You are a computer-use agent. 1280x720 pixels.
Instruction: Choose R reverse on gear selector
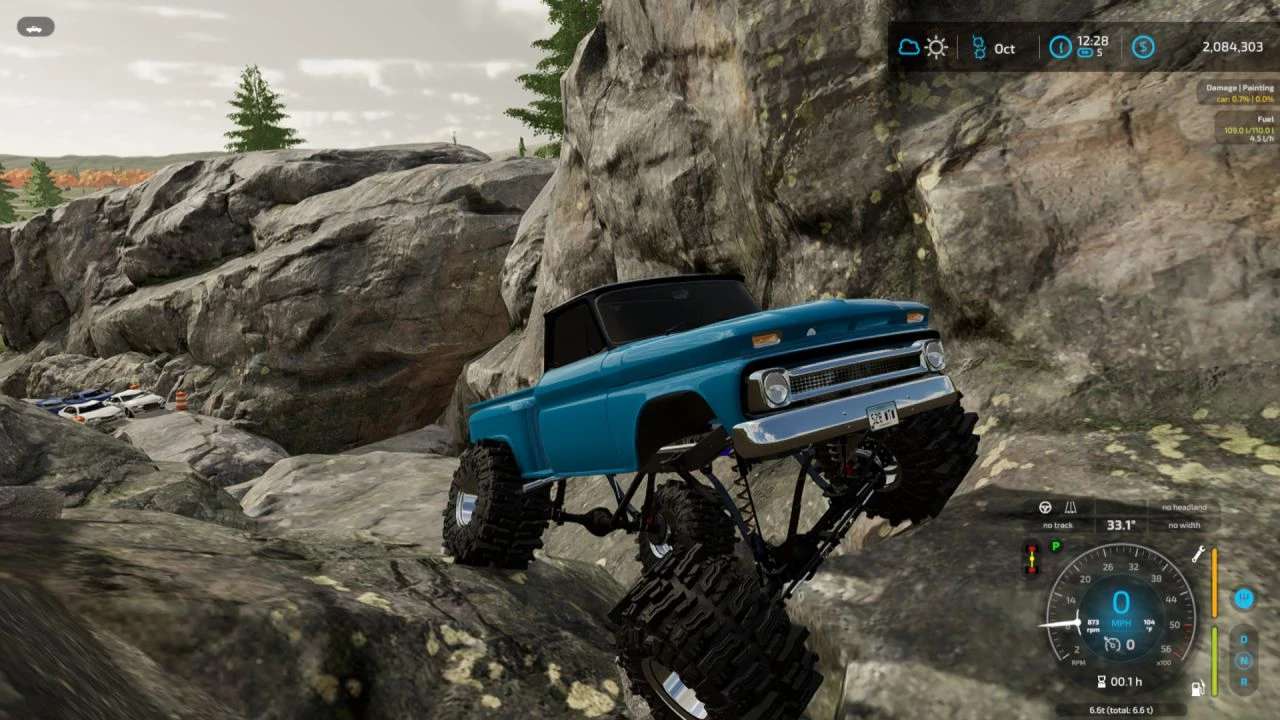(x=1244, y=681)
